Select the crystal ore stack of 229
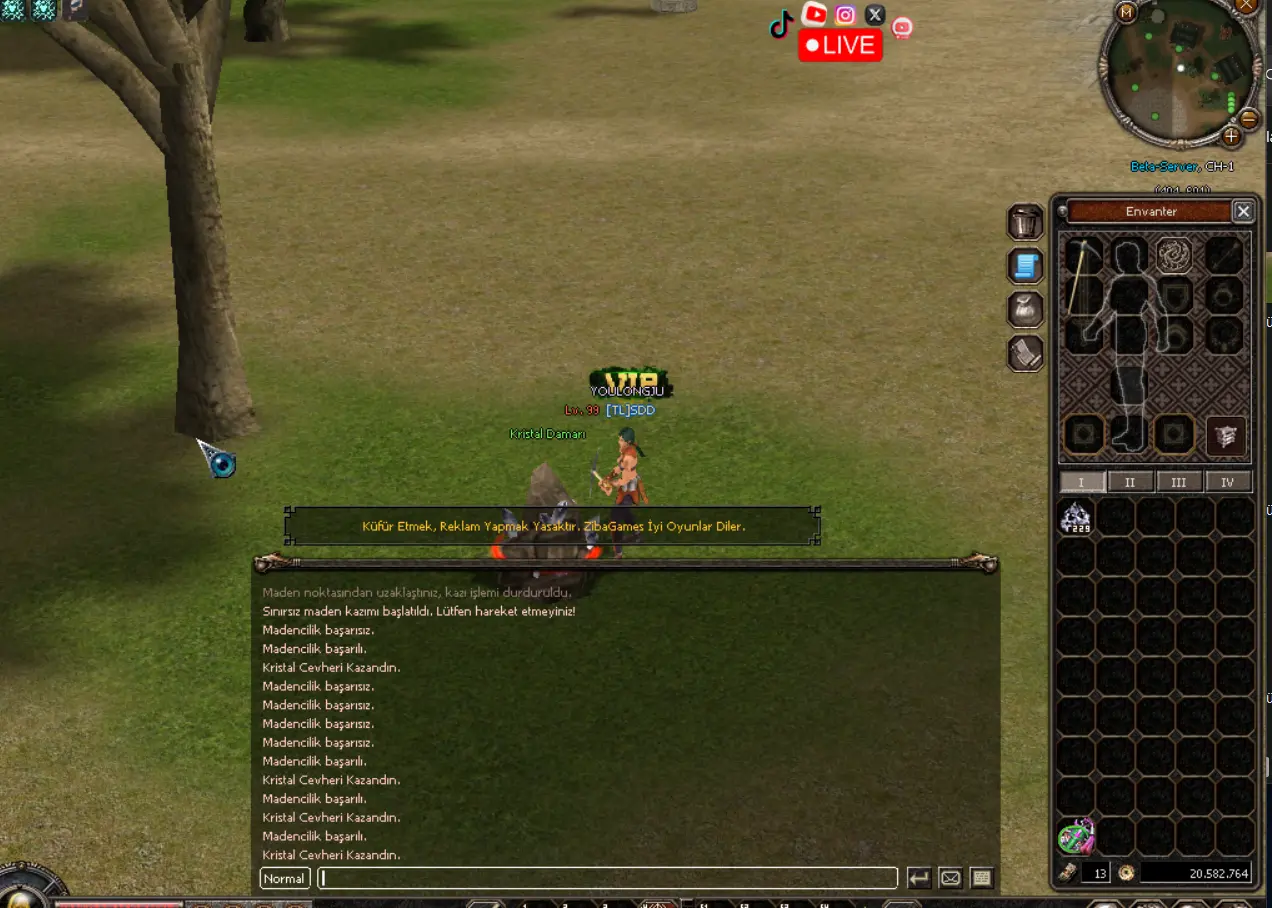Image resolution: width=1272 pixels, height=908 pixels. [x=1076, y=517]
